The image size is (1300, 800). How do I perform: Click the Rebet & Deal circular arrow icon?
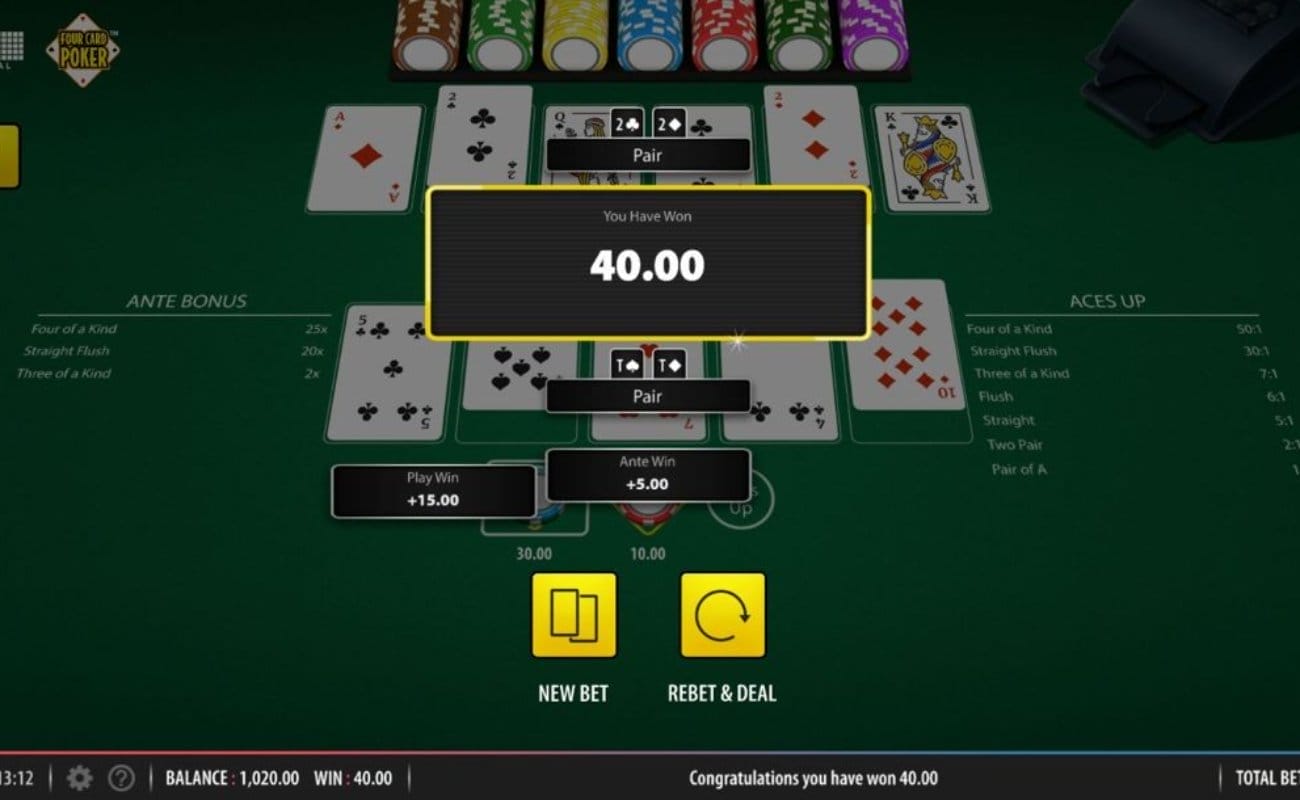[x=722, y=616]
